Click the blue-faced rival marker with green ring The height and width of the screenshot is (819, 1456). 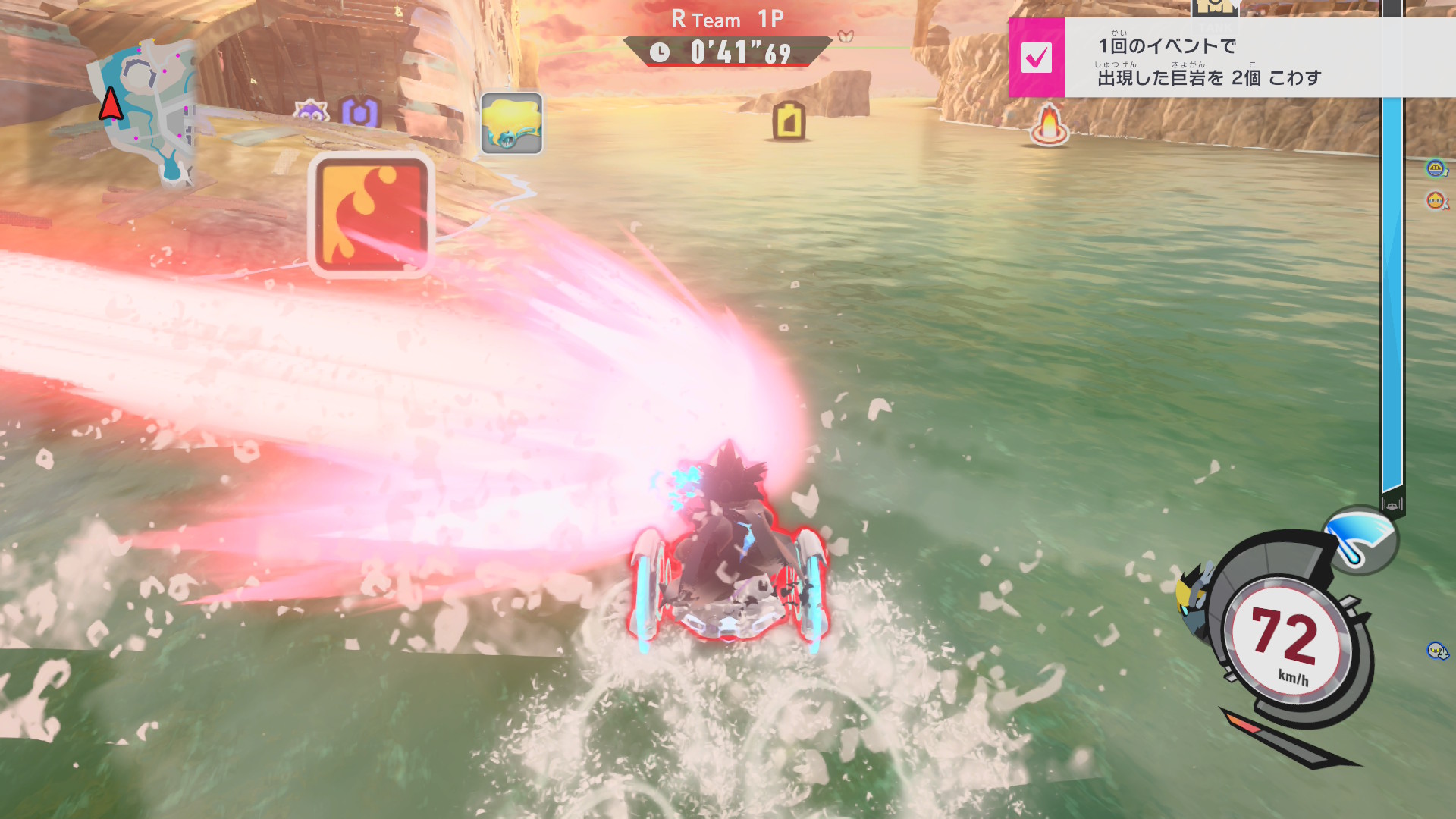click(x=1435, y=168)
